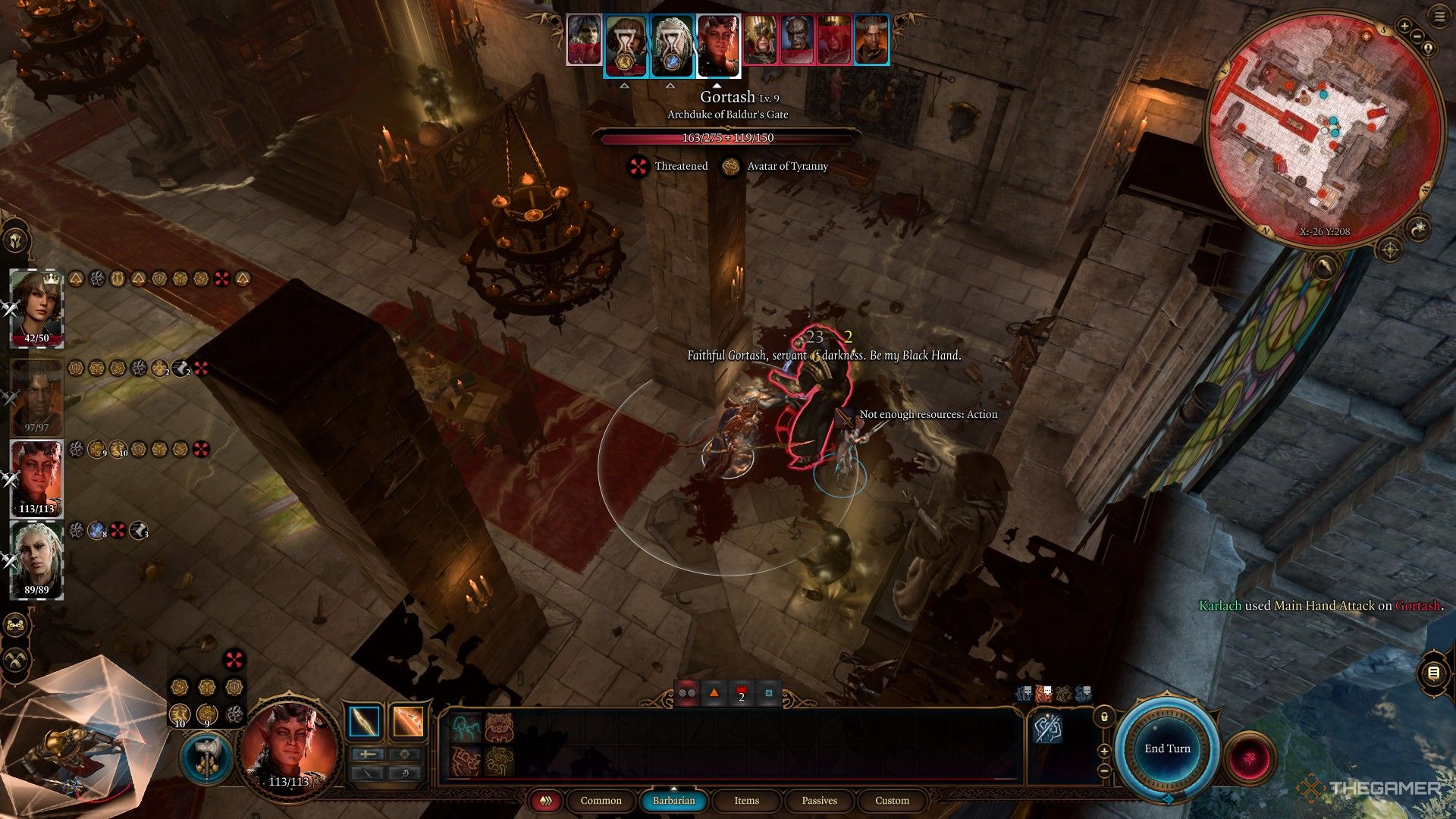Zoom out the minimap with minus button
Screen dimensions: 1456x819
1419,36
